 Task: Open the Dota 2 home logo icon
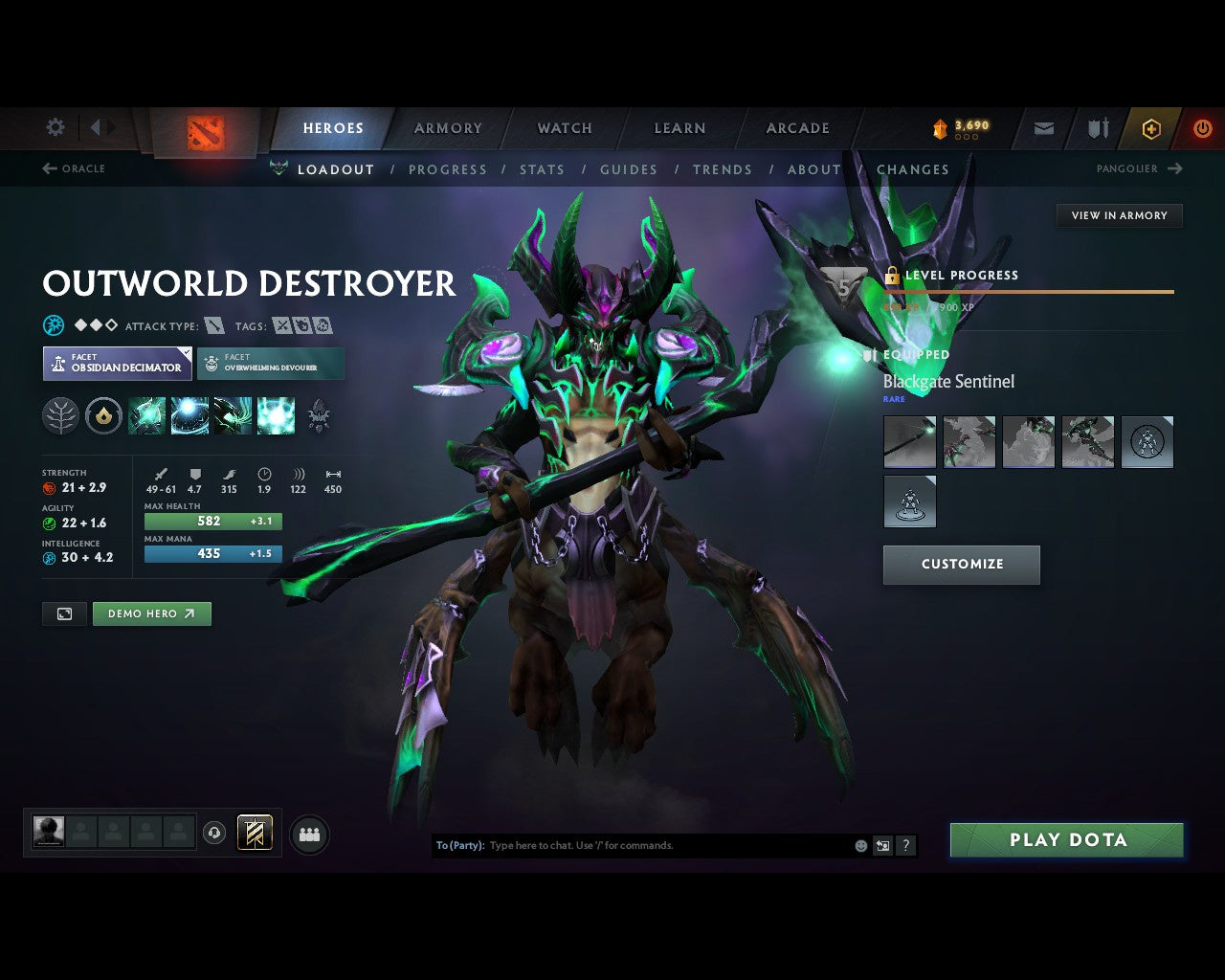pos(204,129)
